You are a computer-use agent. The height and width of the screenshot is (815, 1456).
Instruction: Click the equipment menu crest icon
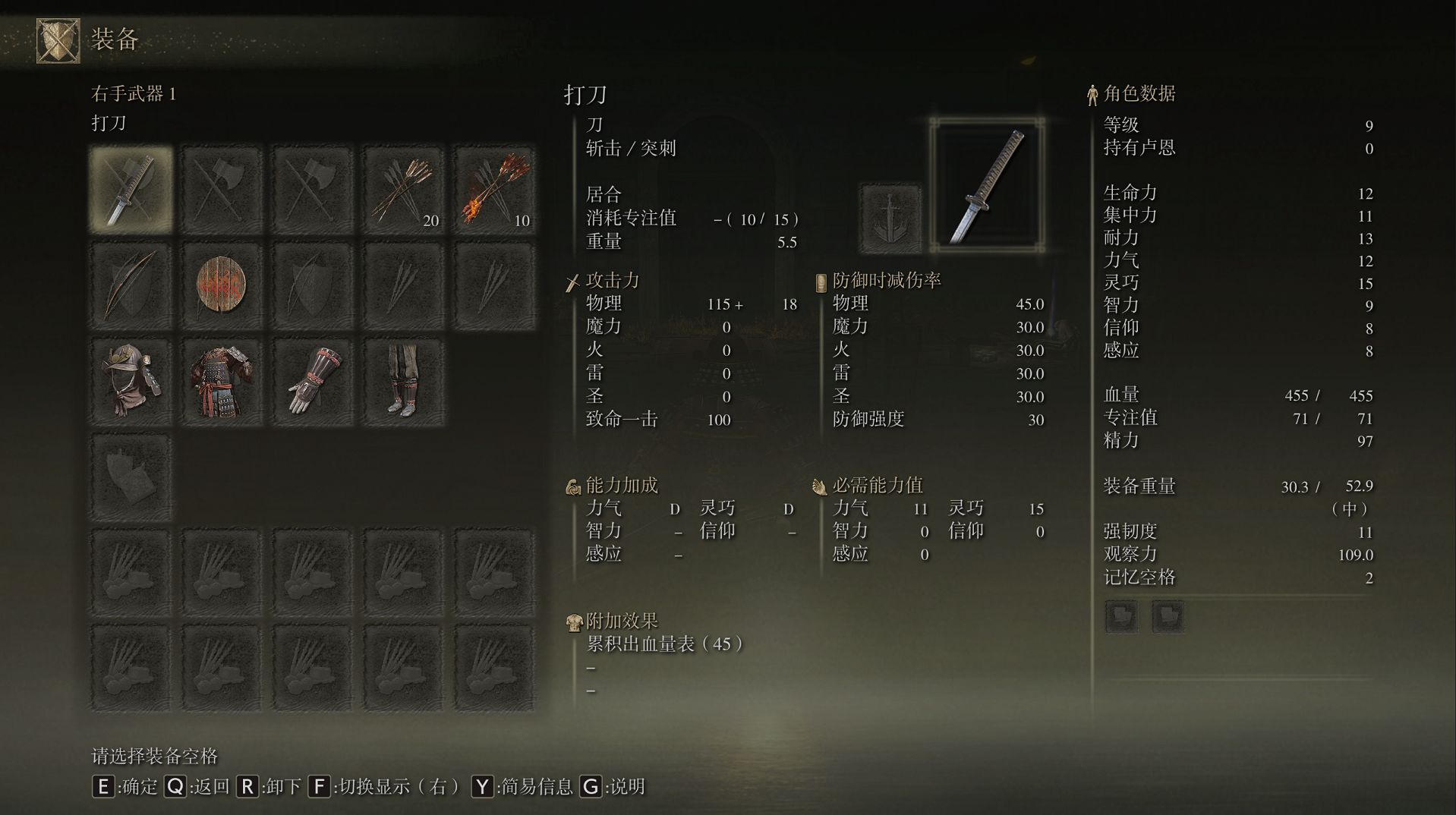click(58, 40)
